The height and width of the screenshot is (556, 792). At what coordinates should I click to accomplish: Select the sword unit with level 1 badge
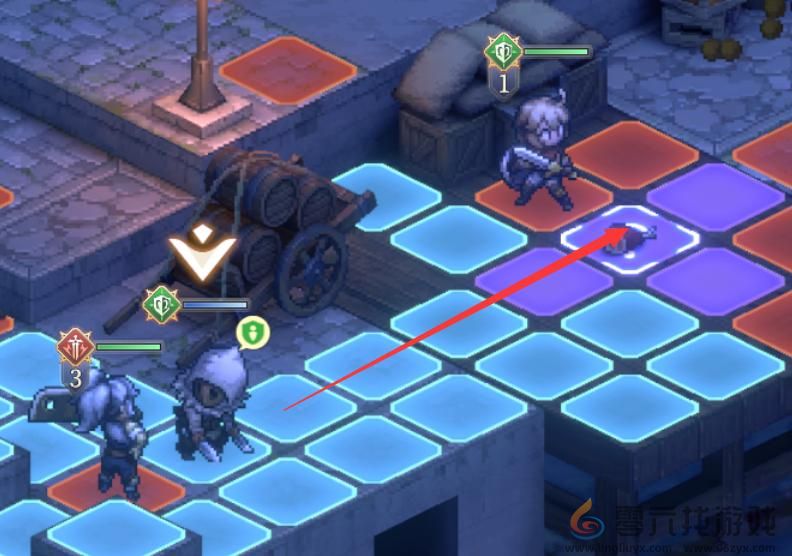539,154
